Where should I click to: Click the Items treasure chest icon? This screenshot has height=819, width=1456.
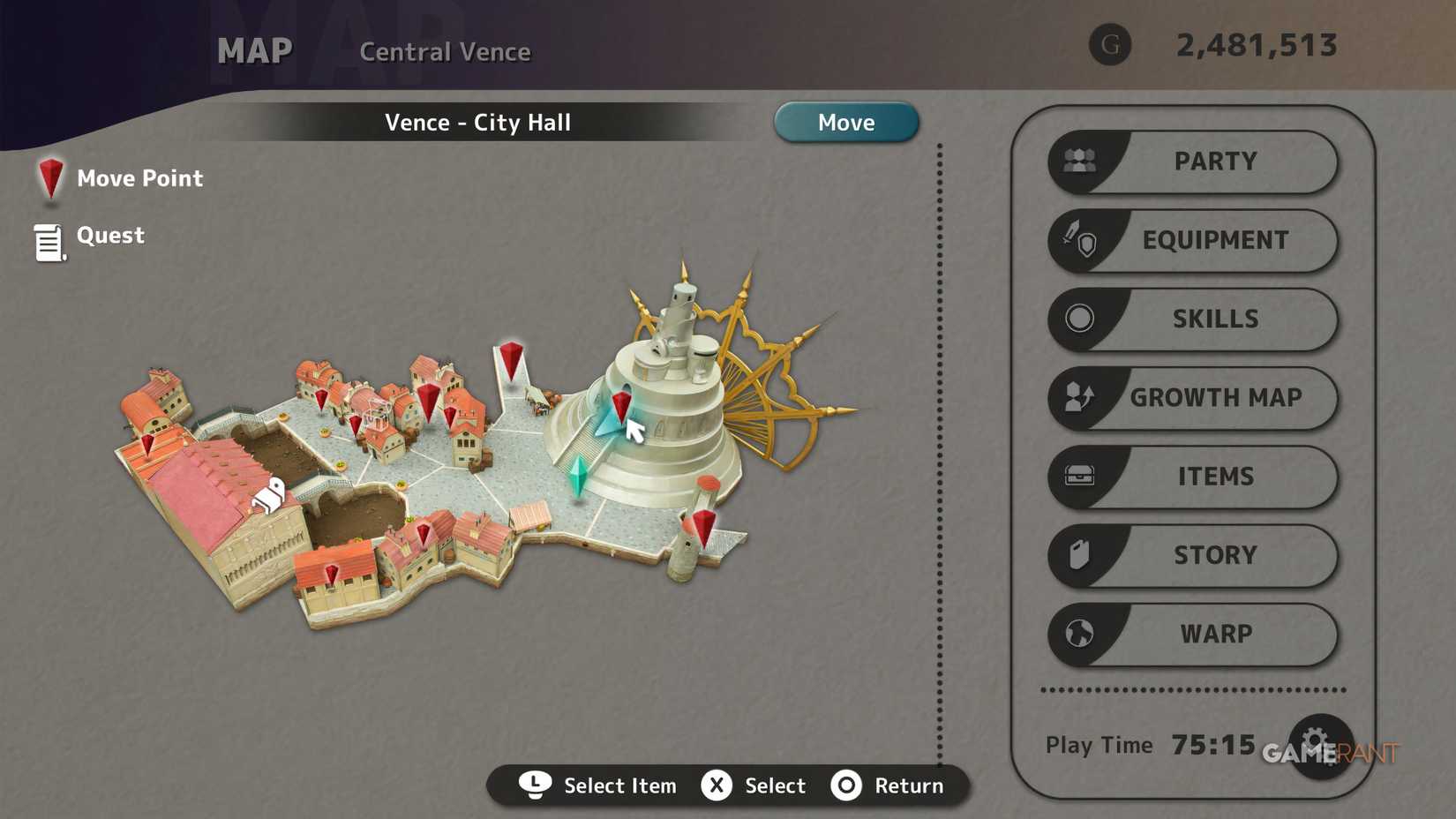pos(1078,476)
